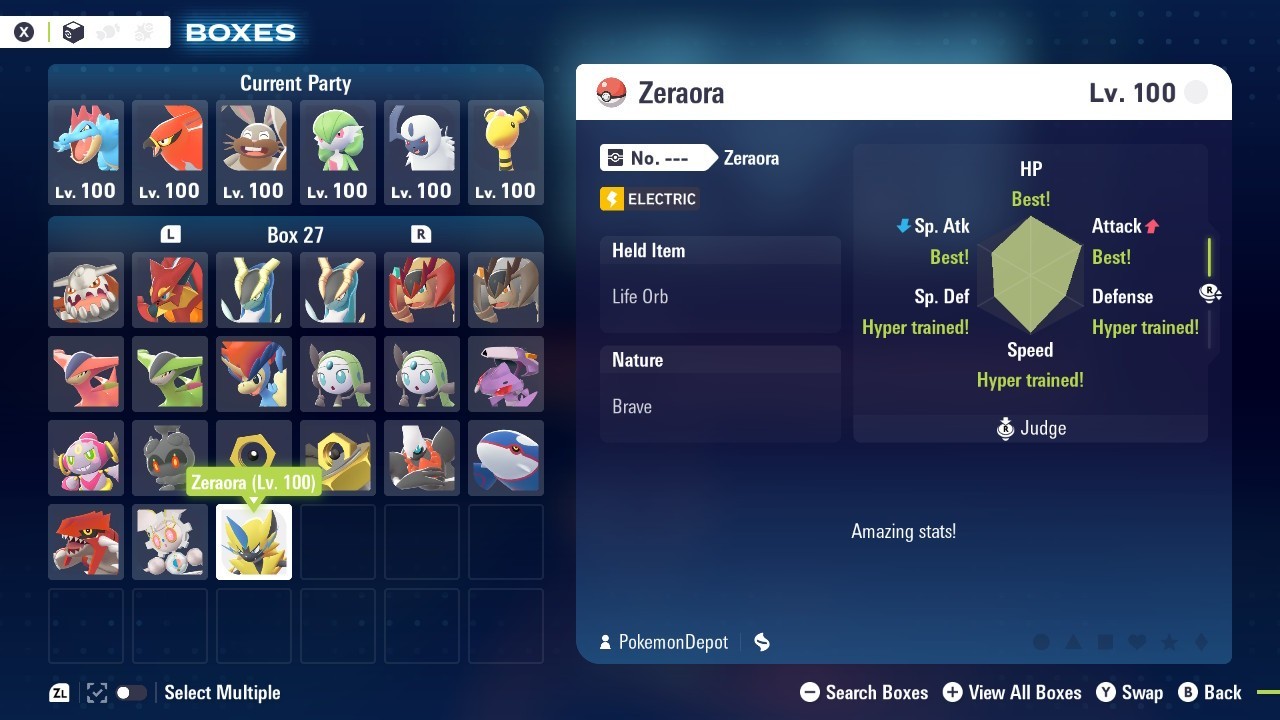Choose Talonflame from the party row
1280x720 pixels.
170,152
